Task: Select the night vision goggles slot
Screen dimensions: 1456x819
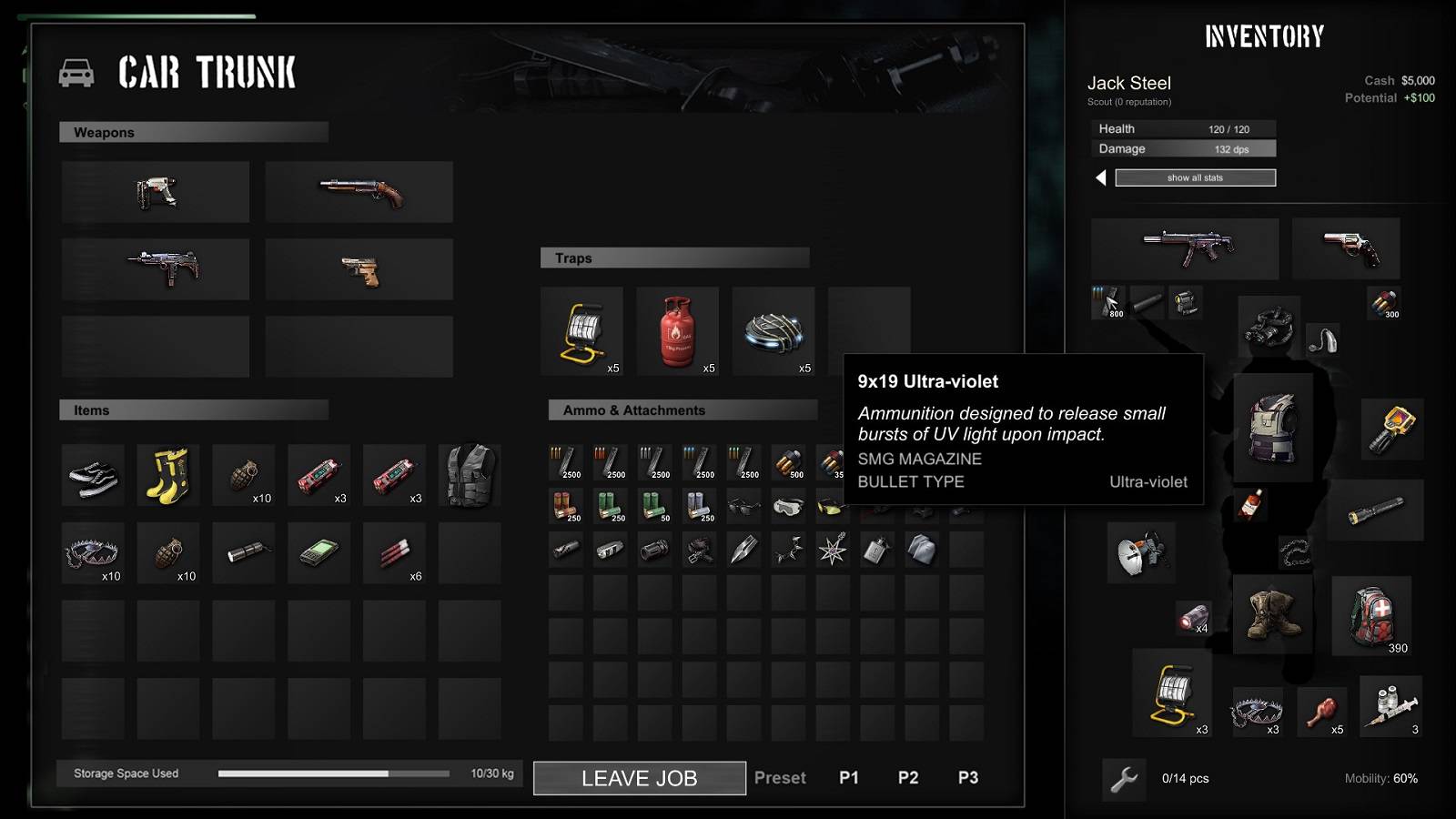Action: 1269,325
